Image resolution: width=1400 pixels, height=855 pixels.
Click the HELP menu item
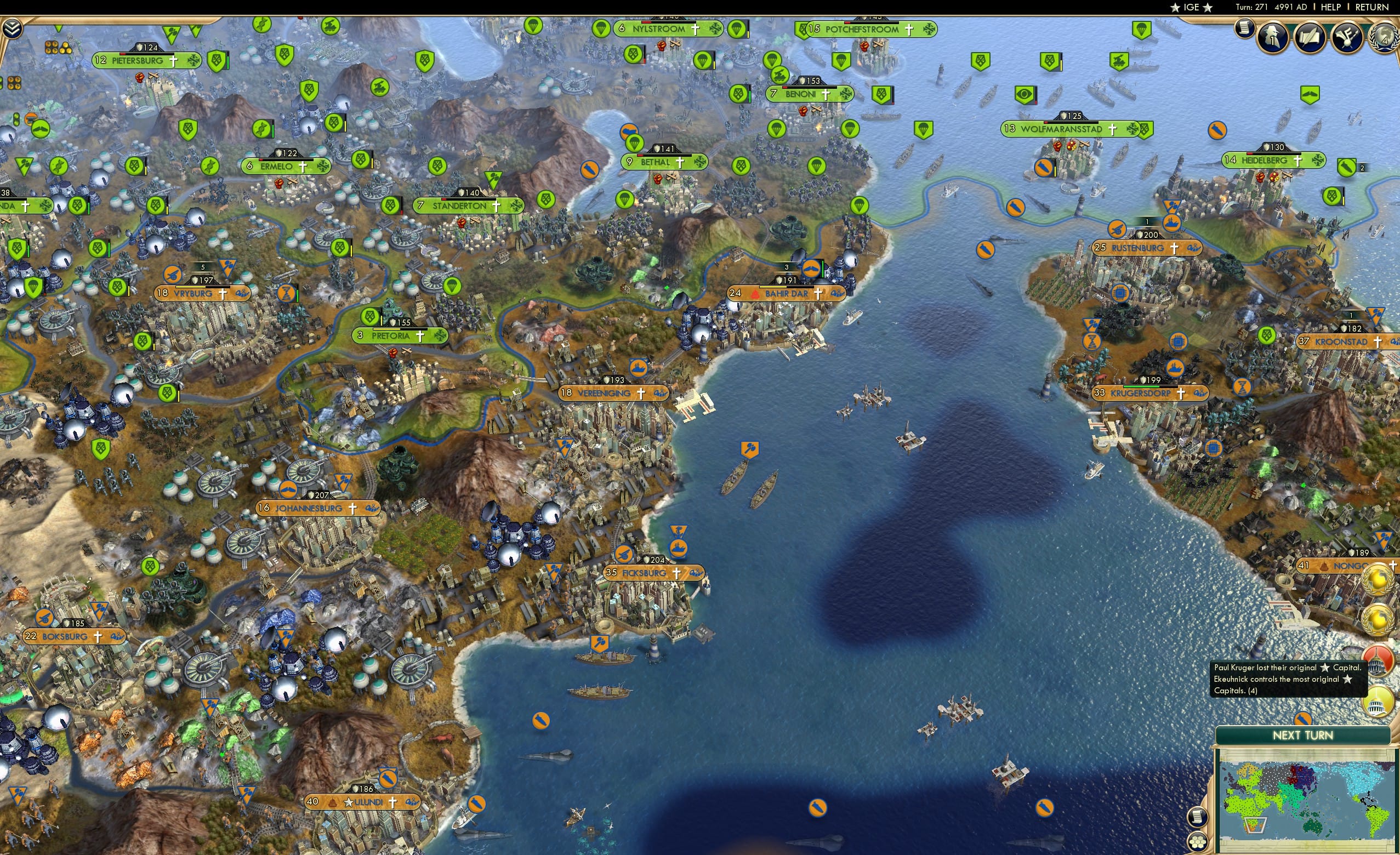pyautogui.click(x=1331, y=7)
